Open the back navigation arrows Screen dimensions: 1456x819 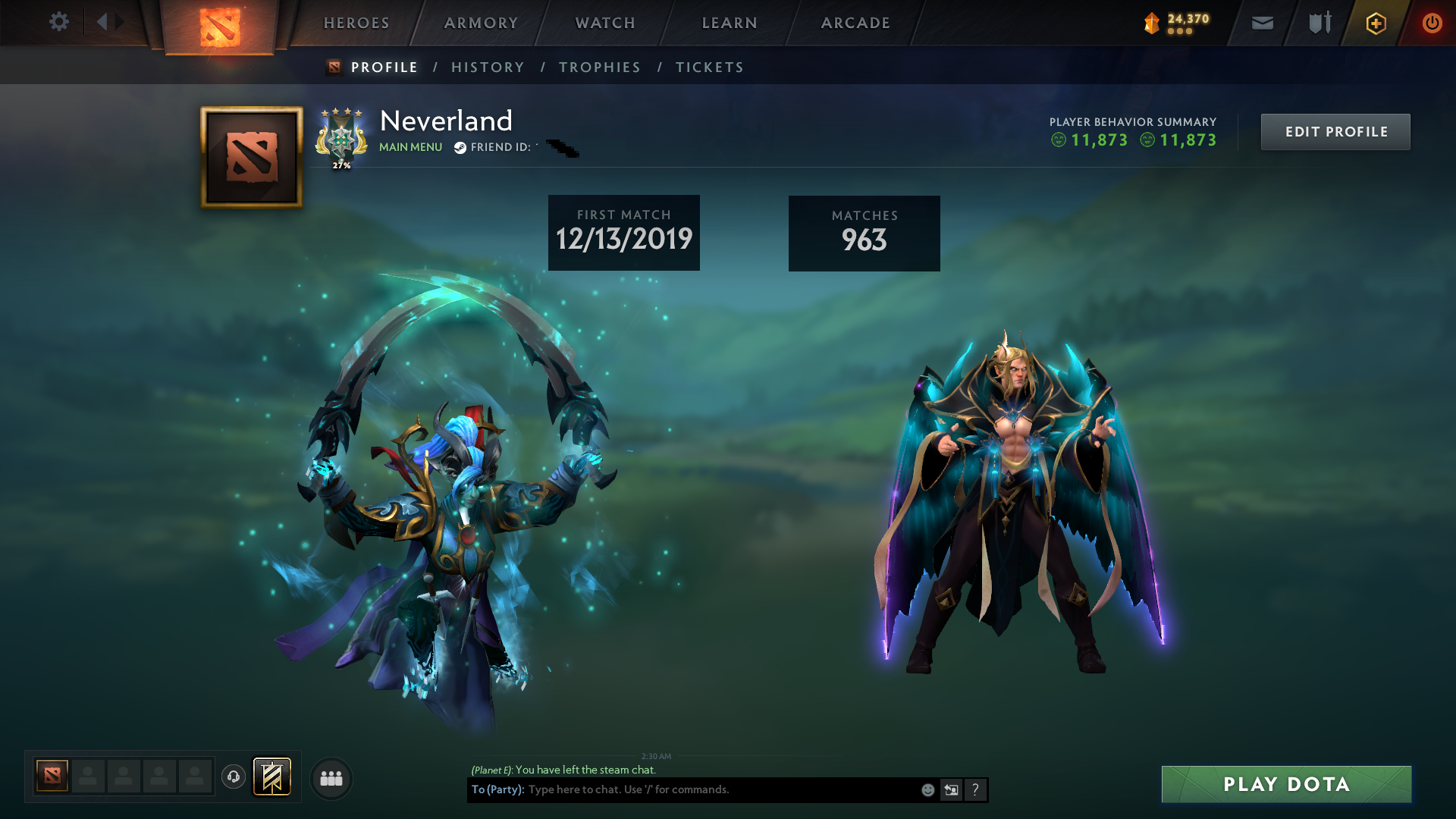coord(108,23)
